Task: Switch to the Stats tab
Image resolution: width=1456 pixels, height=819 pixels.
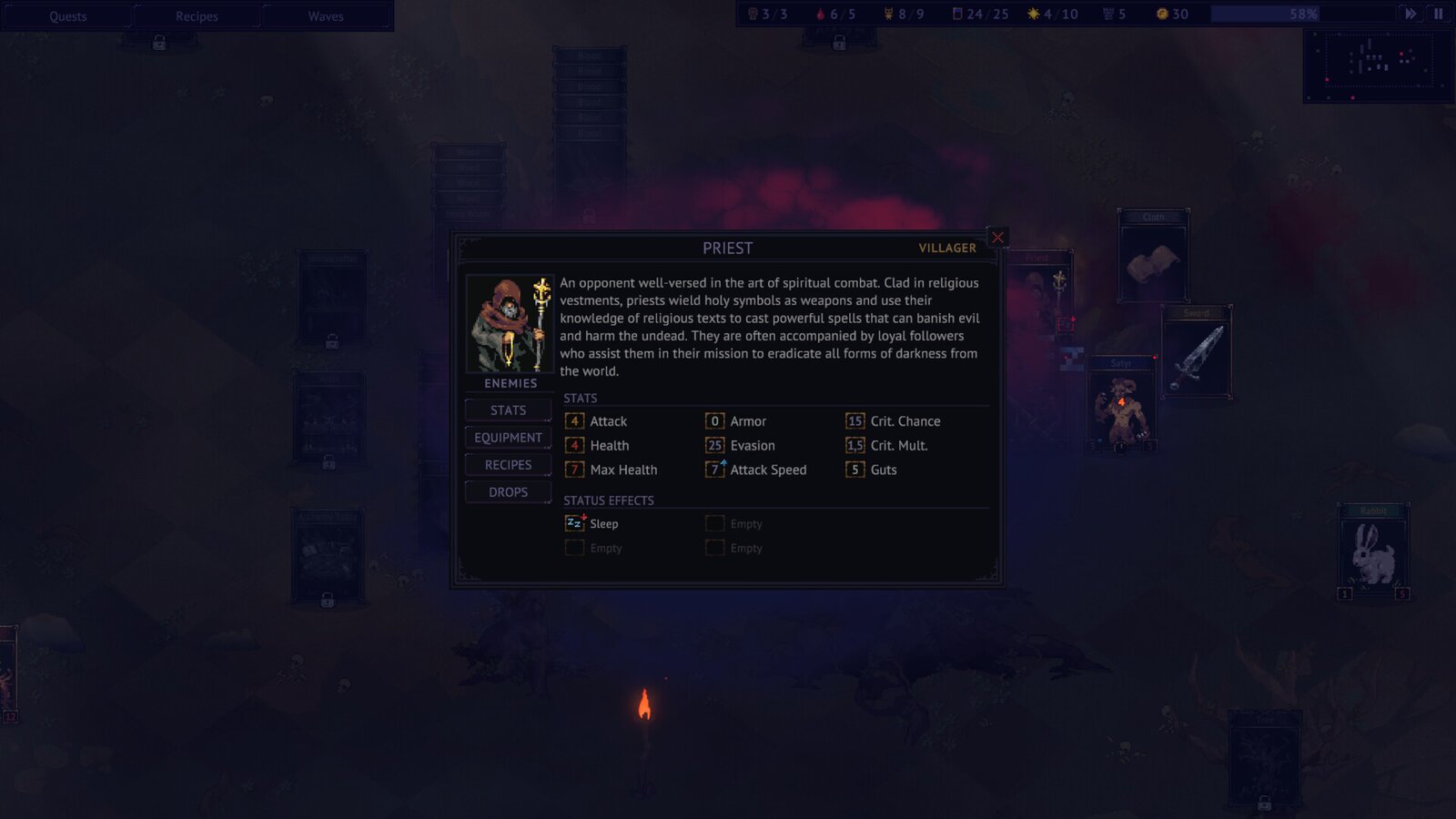Action: (508, 410)
